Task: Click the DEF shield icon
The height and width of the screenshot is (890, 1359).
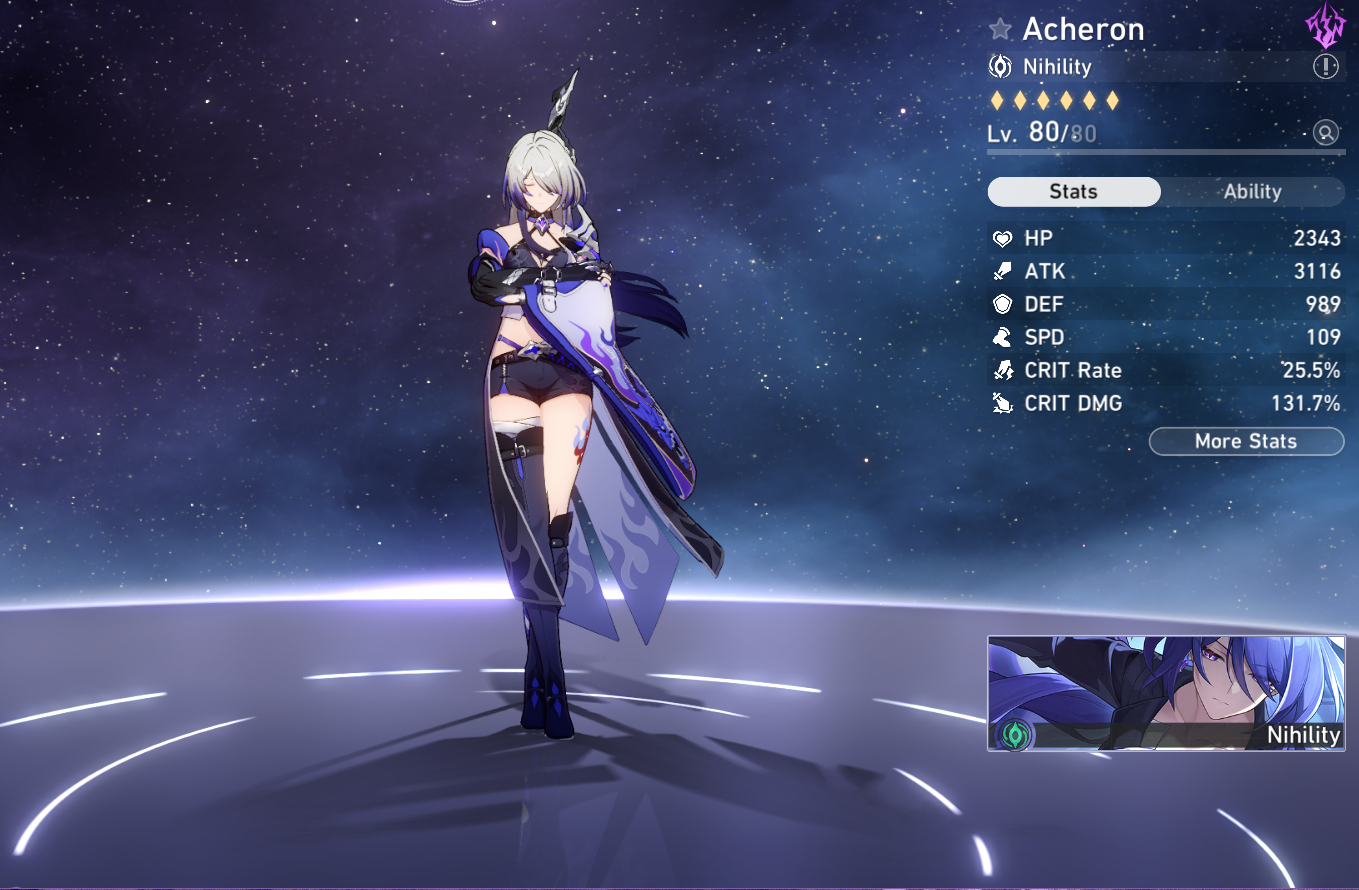Action: (x=1001, y=304)
